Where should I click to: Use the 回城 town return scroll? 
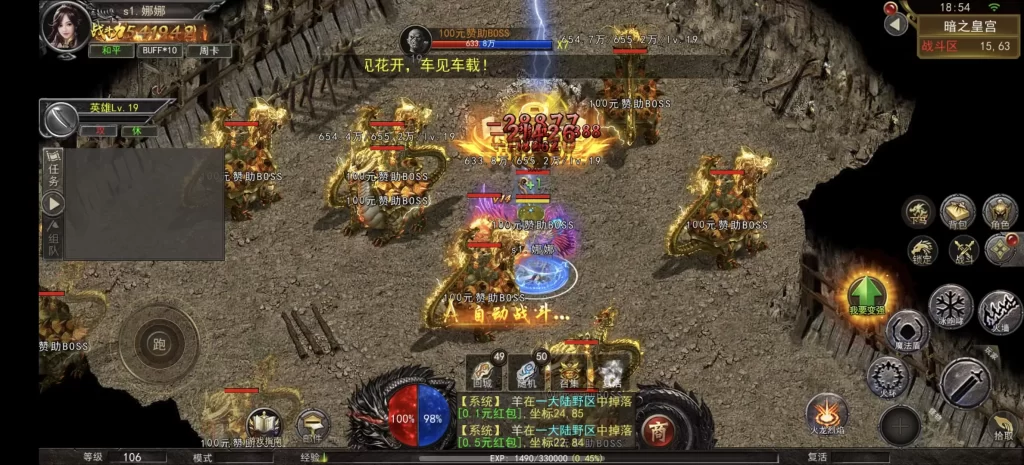point(484,373)
